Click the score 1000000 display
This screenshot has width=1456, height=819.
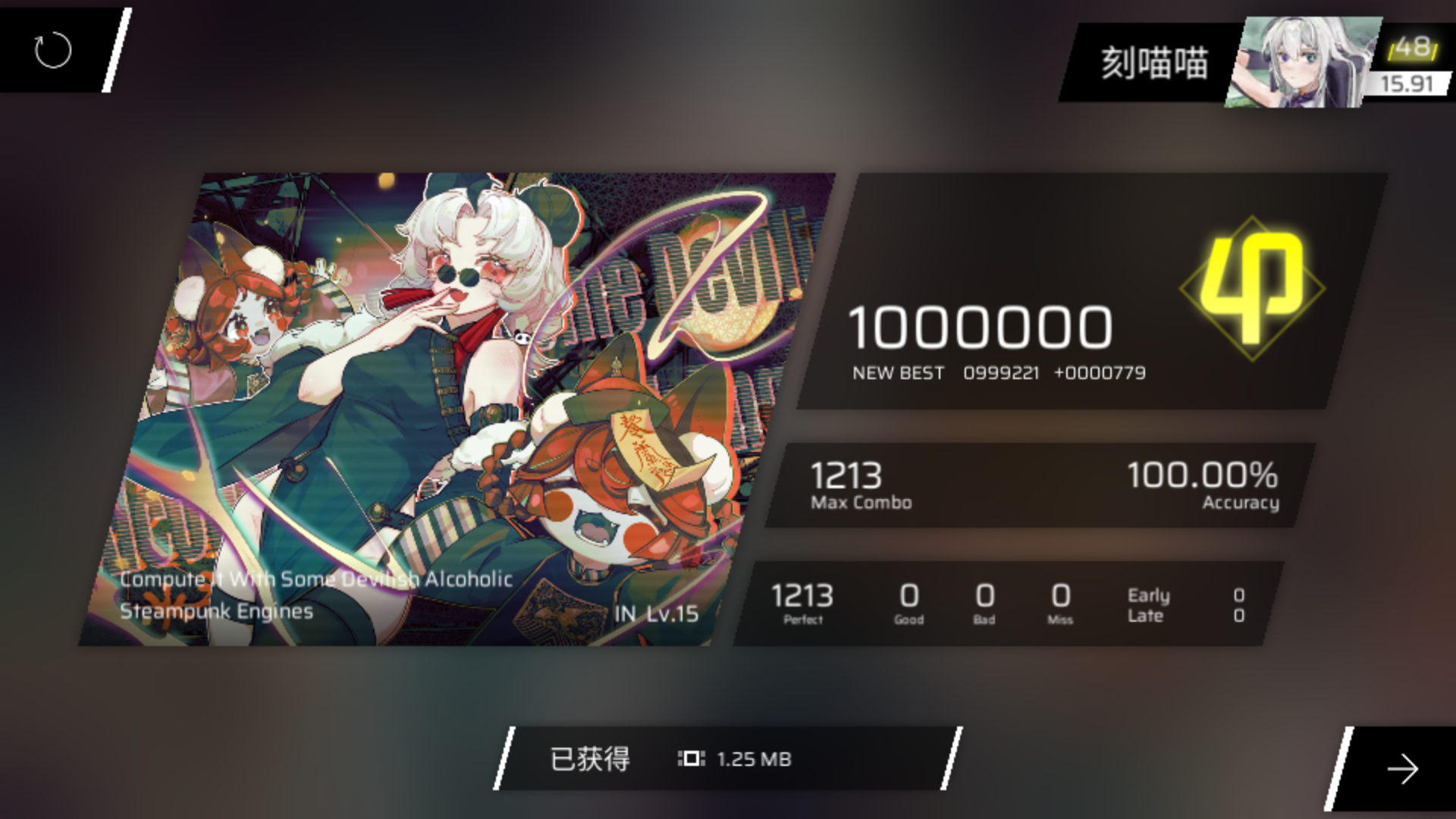(981, 328)
